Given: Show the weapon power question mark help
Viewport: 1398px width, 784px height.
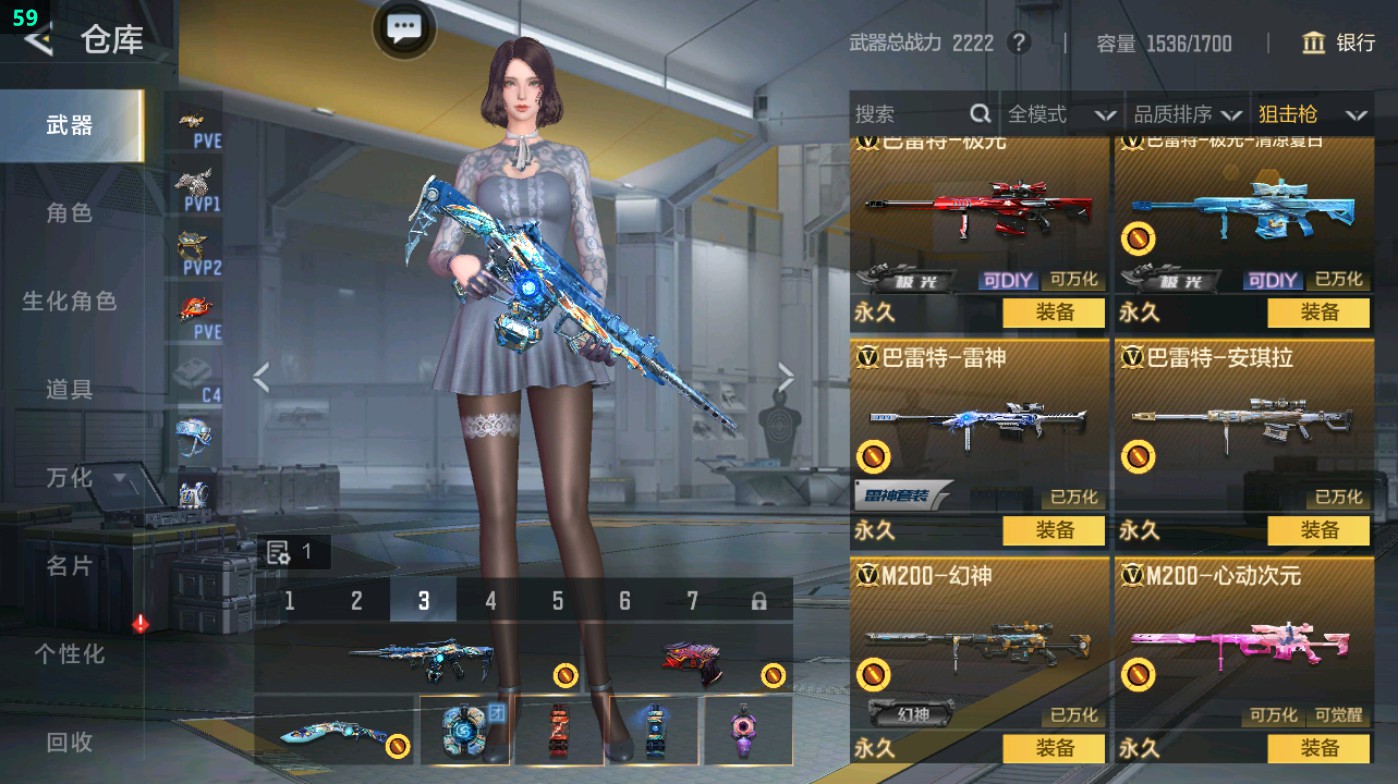Looking at the screenshot, I should pos(1018,43).
